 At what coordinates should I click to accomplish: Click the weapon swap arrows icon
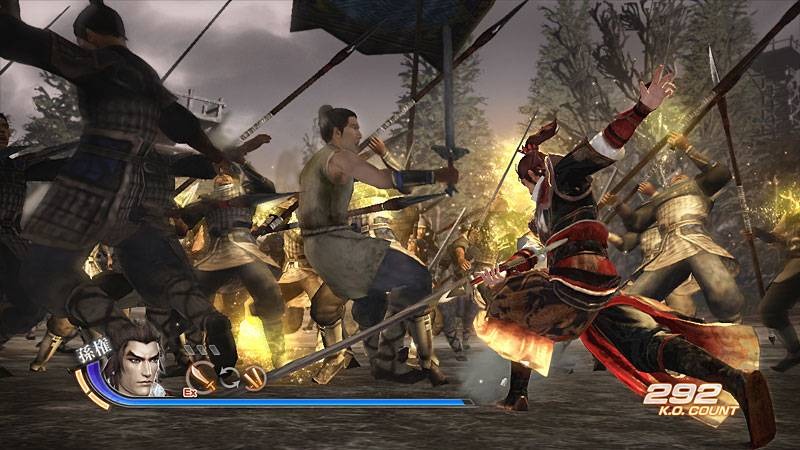click(x=229, y=376)
